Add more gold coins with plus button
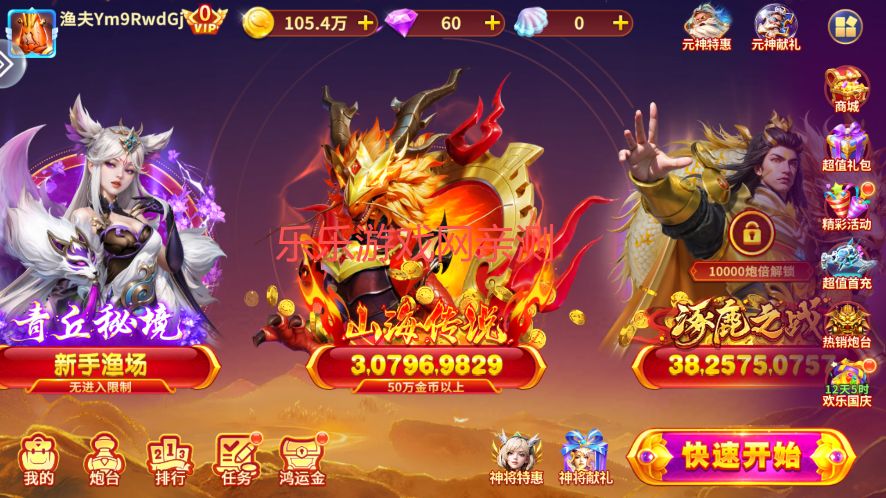 (365, 22)
